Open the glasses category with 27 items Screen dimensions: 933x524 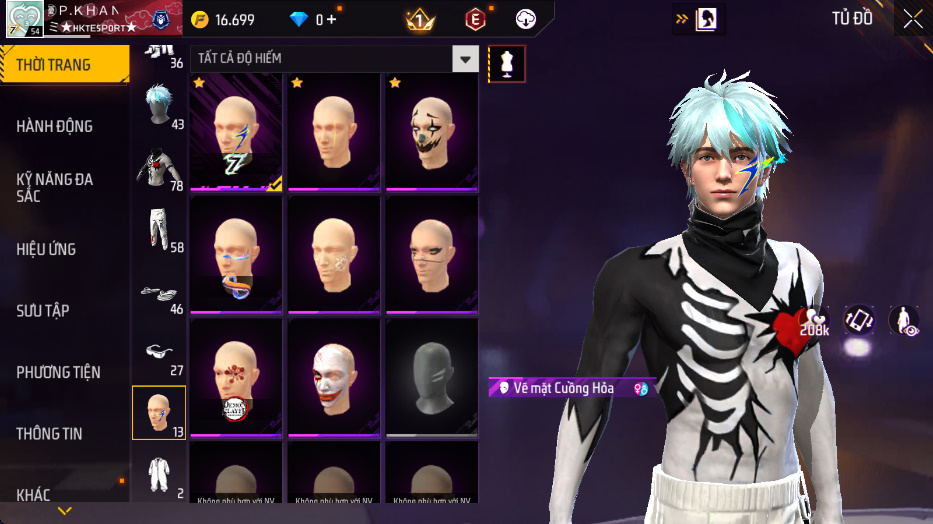point(158,354)
